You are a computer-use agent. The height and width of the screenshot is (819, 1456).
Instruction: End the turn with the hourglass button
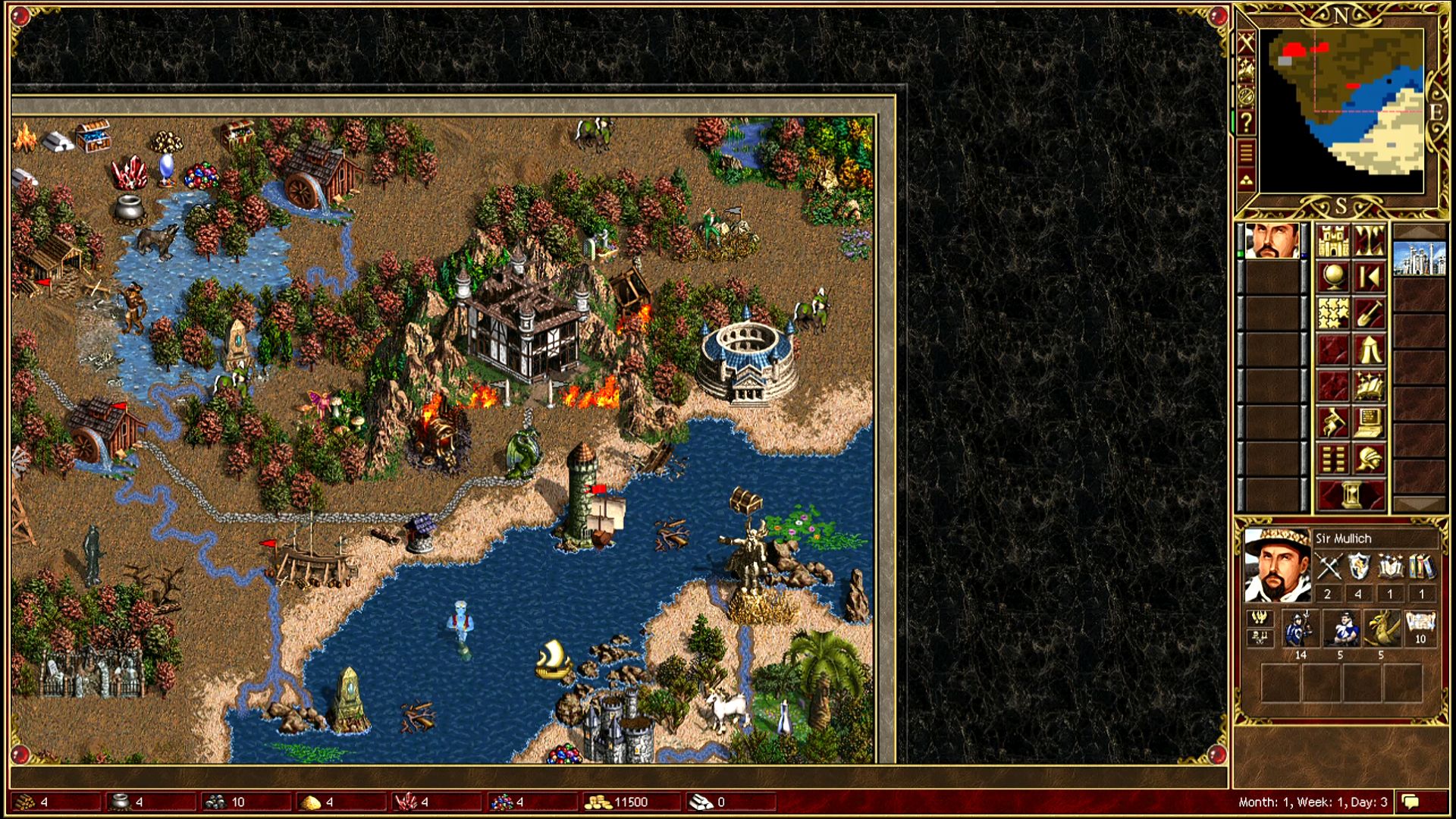pyautogui.click(x=1351, y=494)
